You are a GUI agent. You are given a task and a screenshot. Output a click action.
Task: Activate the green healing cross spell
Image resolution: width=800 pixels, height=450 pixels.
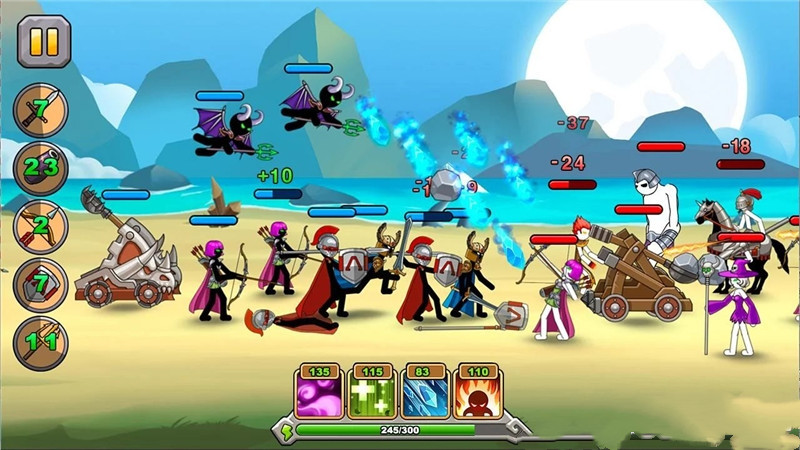click(x=371, y=394)
